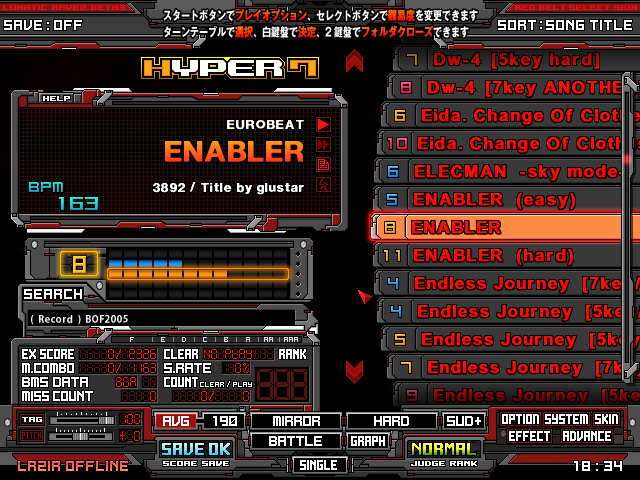Open the SKIN settings
The image size is (640, 480).
point(606,420)
